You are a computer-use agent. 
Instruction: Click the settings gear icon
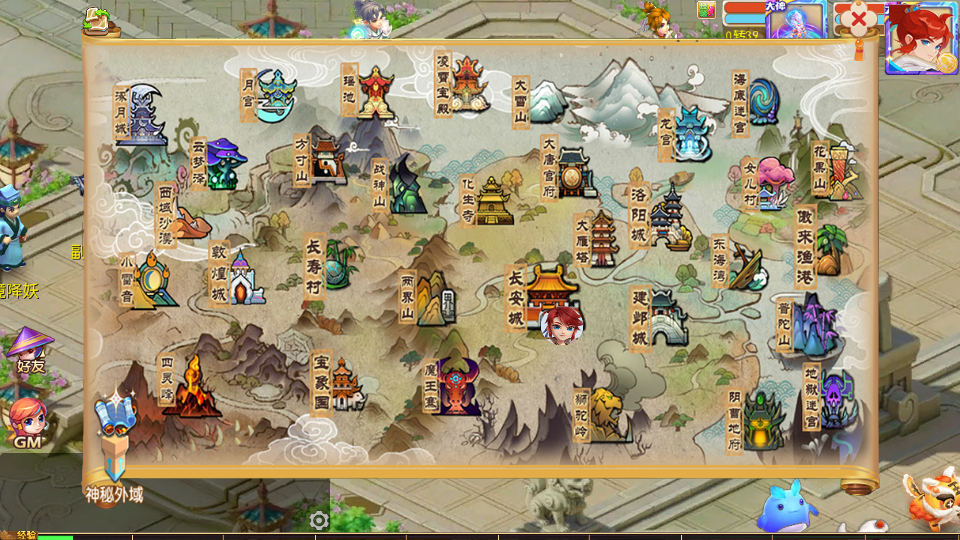coord(319,520)
